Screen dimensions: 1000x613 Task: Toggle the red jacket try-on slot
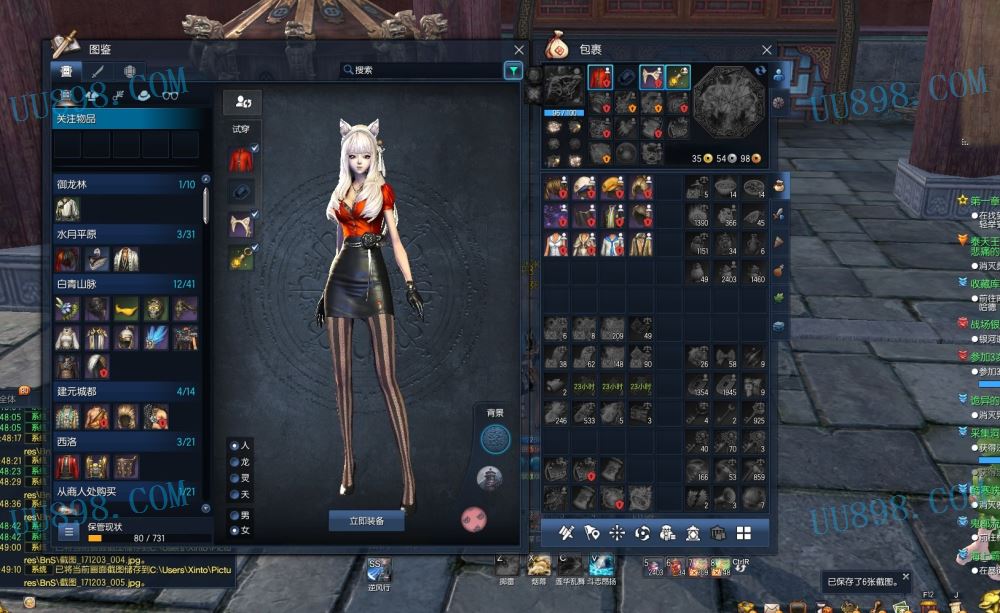click(241, 159)
